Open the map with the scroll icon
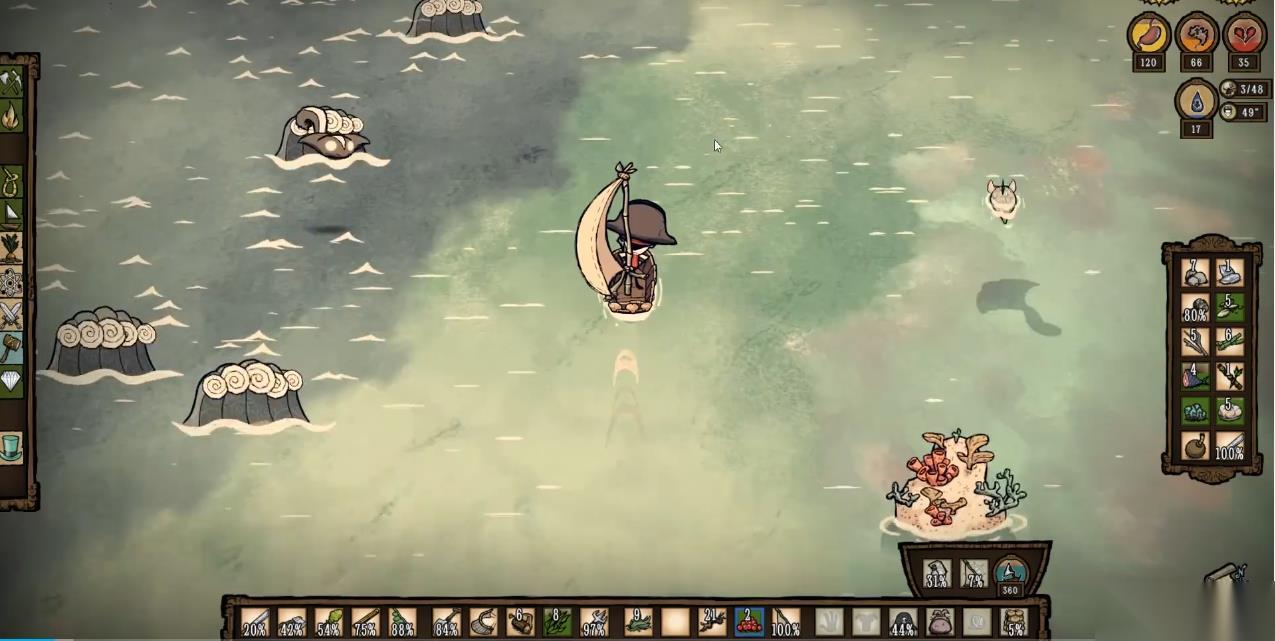The width and height of the screenshot is (1275, 641). [x=1226, y=574]
